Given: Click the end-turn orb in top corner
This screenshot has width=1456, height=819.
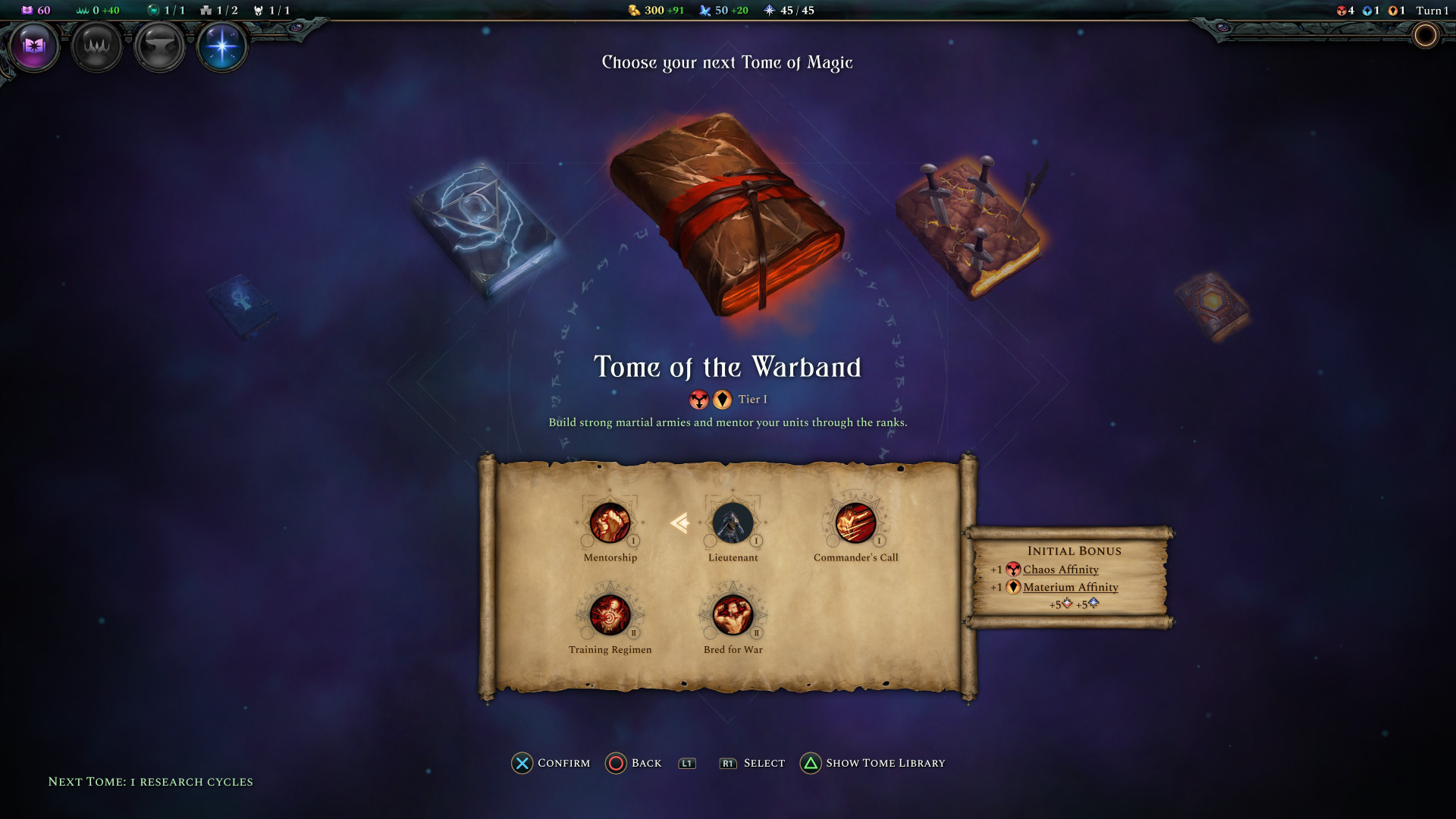Looking at the screenshot, I should pyautogui.click(x=1425, y=36).
